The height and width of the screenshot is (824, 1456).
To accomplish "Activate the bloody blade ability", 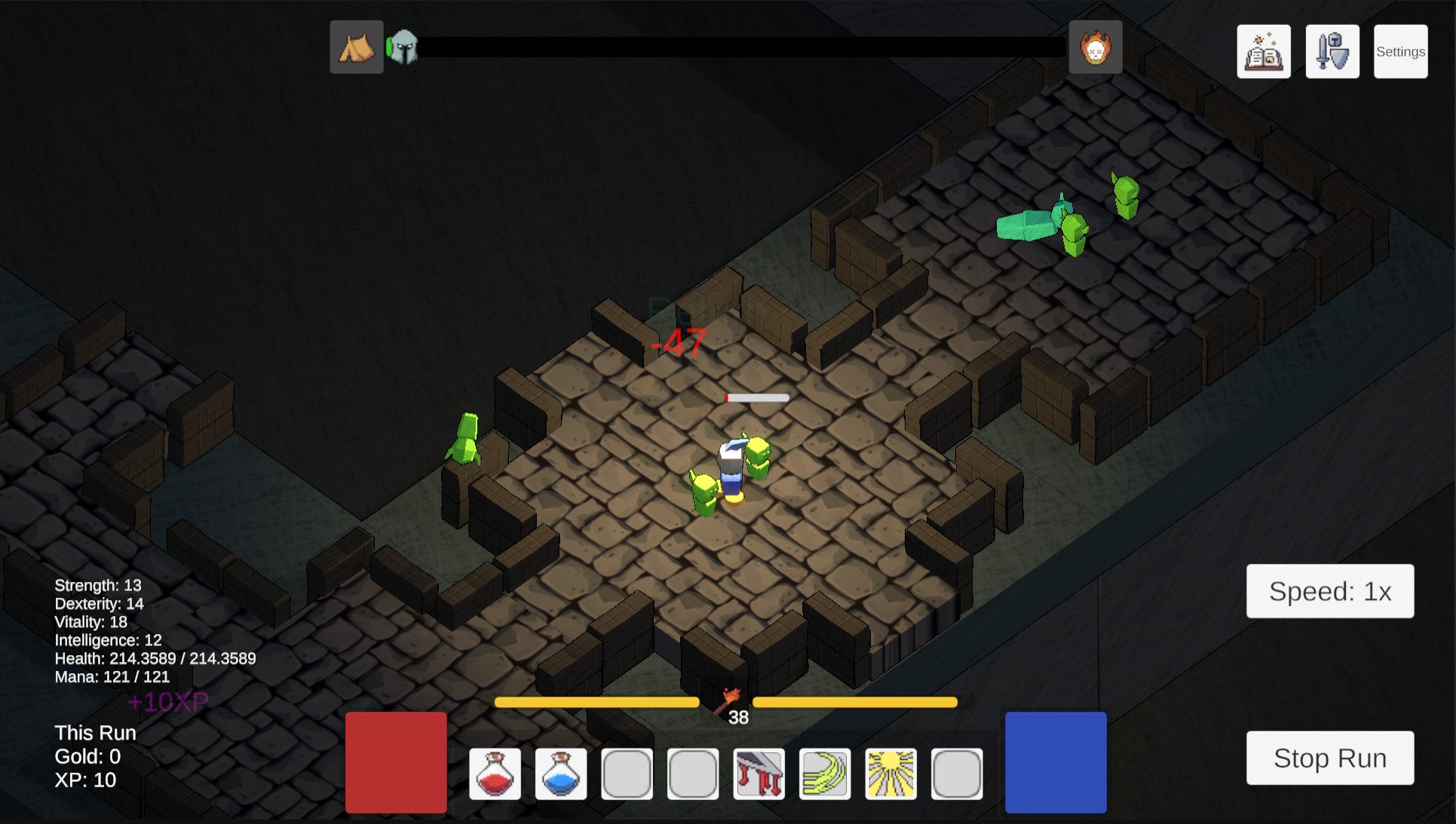I will [x=759, y=773].
